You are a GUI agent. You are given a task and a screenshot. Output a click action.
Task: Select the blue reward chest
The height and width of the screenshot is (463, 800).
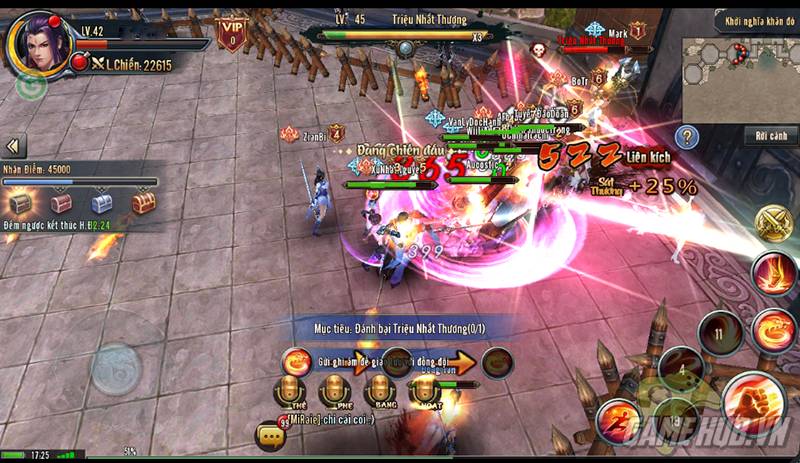(x=102, y=203)
